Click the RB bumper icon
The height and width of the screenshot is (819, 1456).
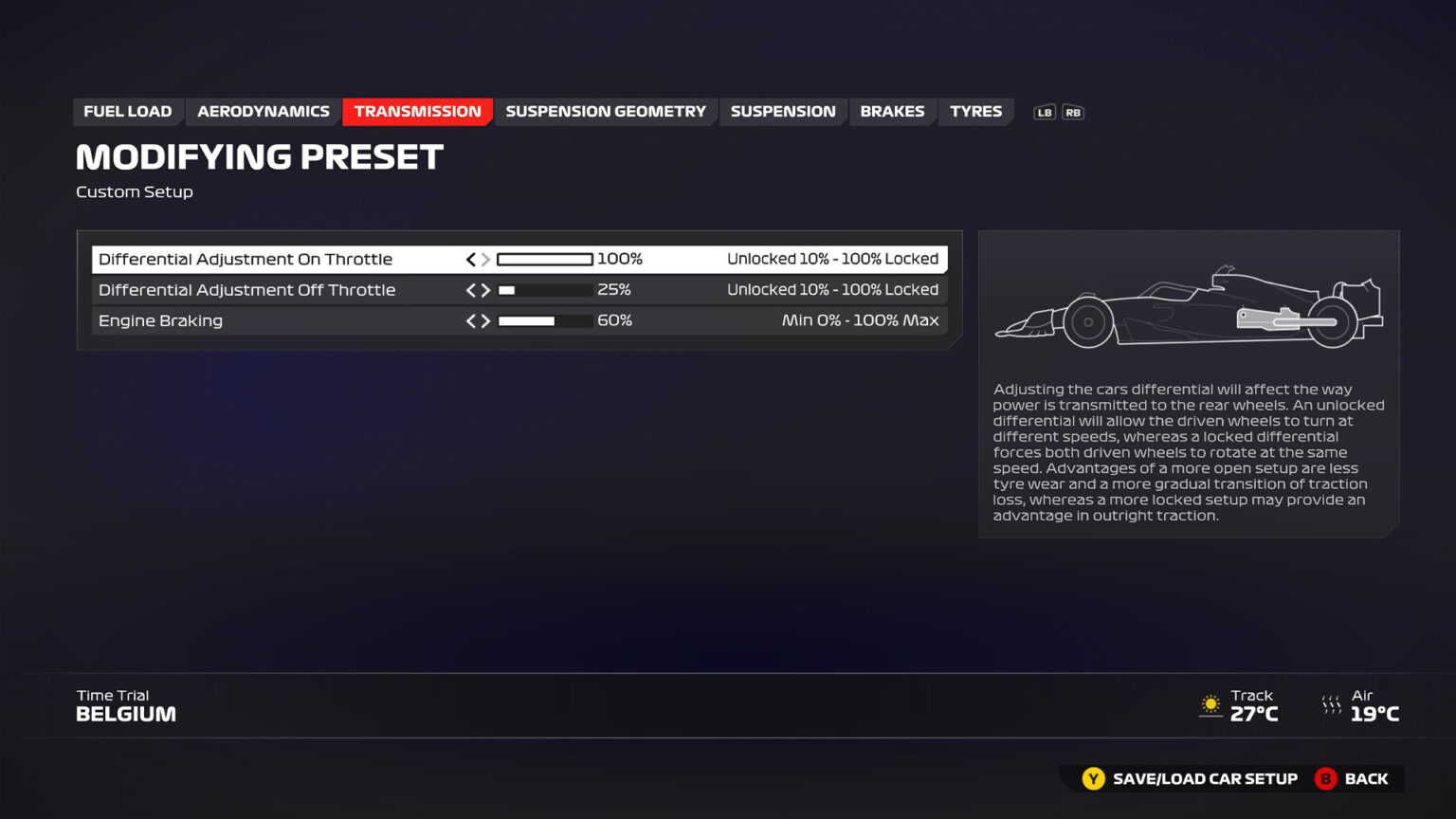pos(1073,112)
